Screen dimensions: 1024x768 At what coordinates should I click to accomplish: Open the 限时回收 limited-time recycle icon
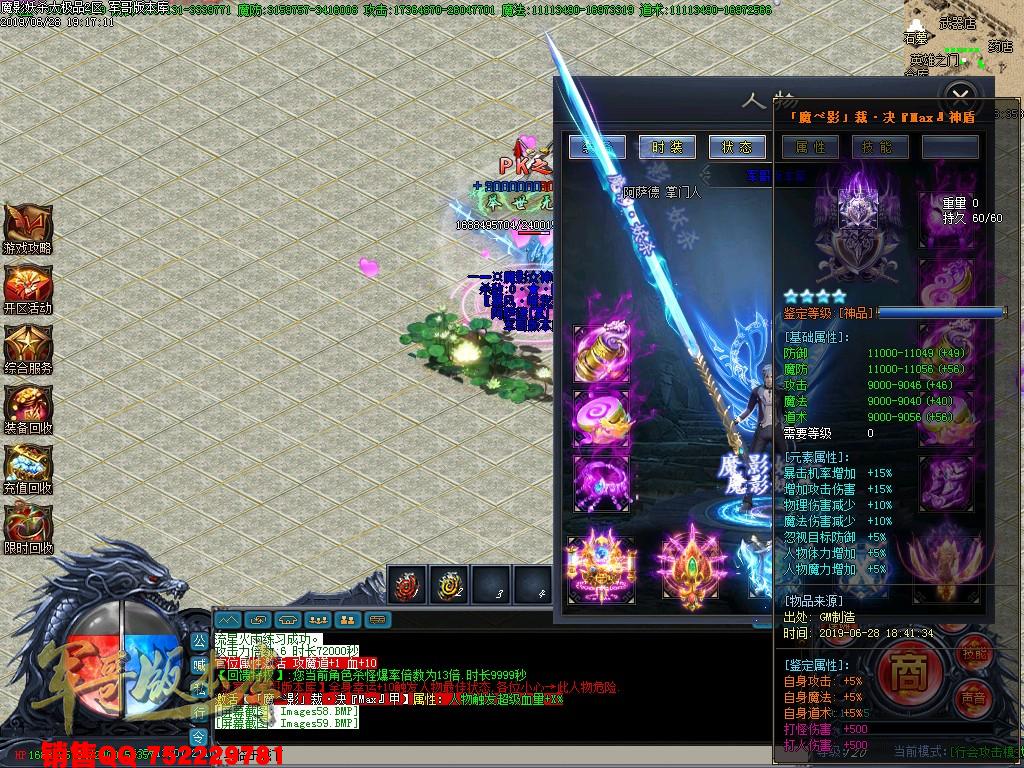(x=27, y=525)
